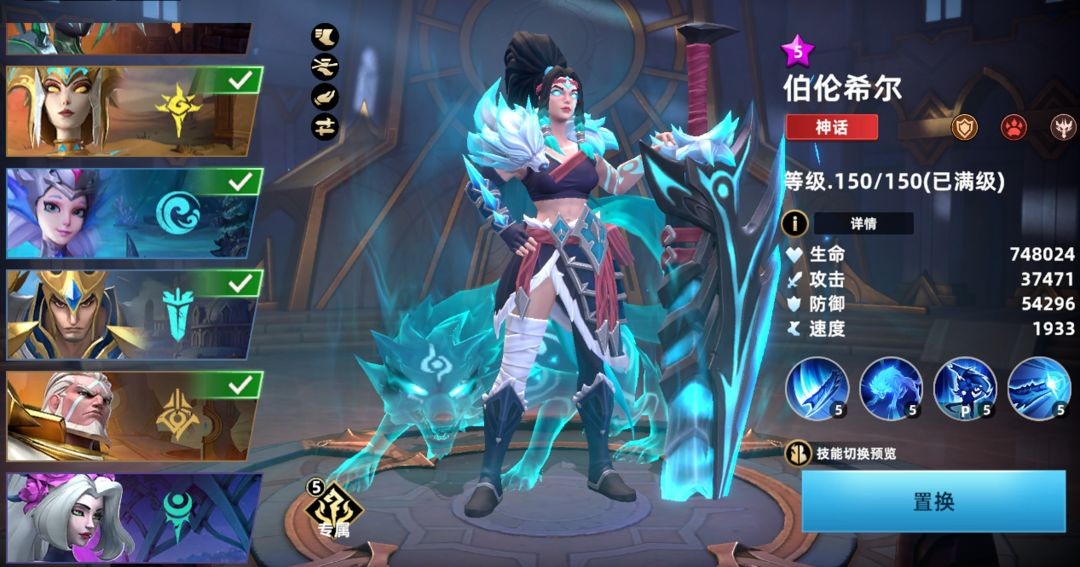
Task: Tap the blue 置换 swap button
Action: coord(934,502)
